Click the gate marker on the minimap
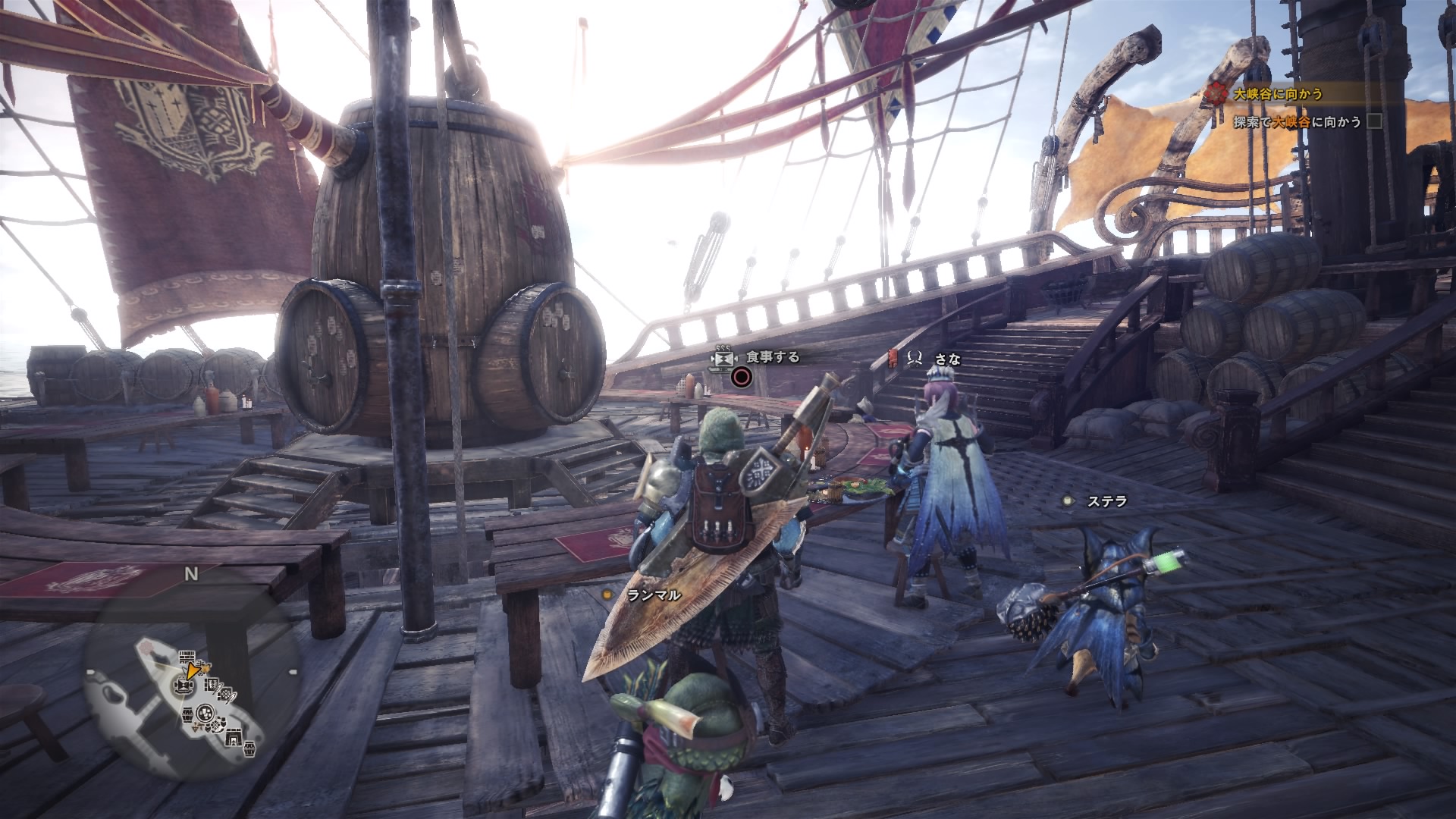The height and width of the screenshot is (819, 1456). 235,736
